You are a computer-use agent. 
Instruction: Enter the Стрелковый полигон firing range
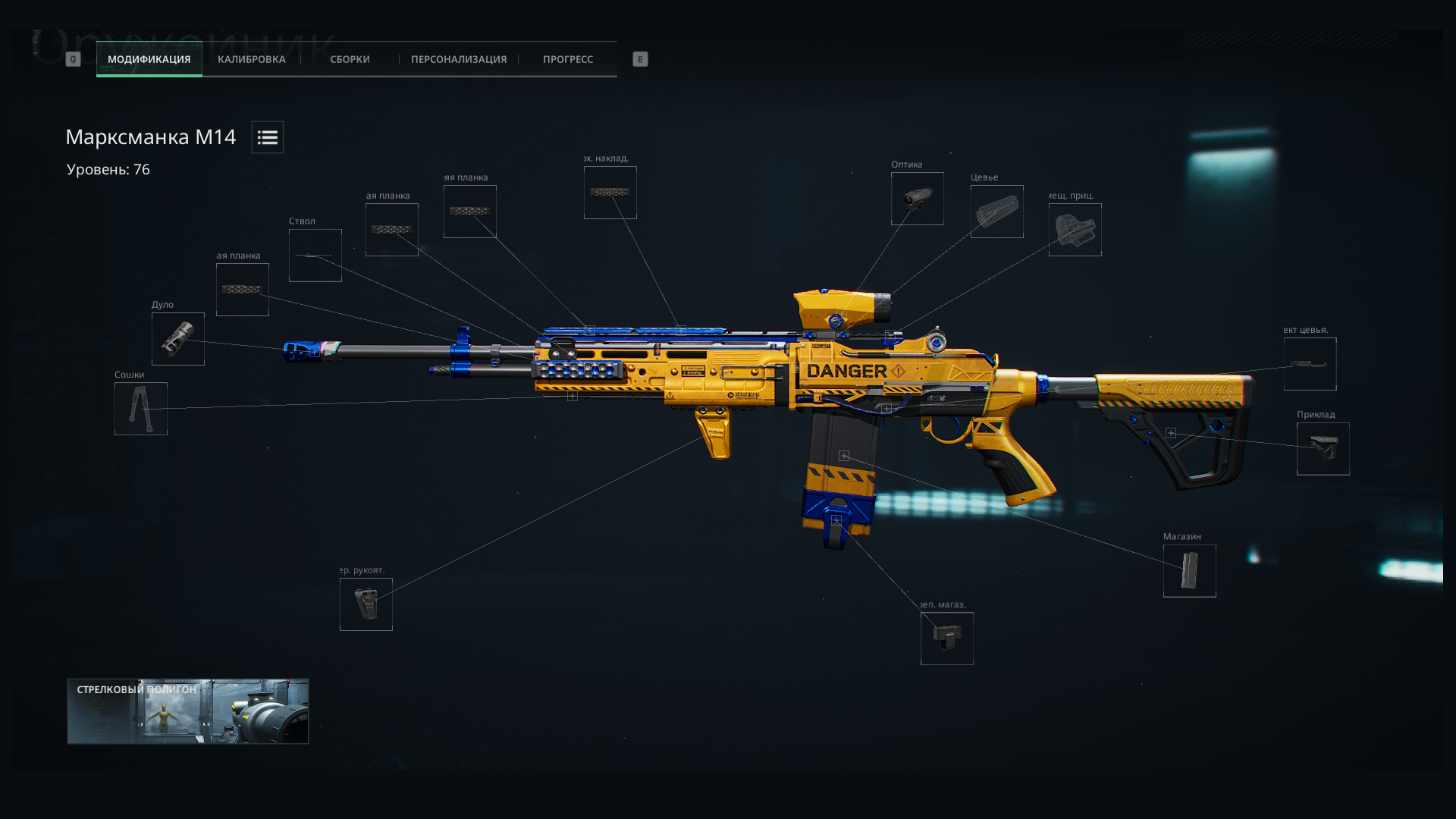[x=188, y=711]
